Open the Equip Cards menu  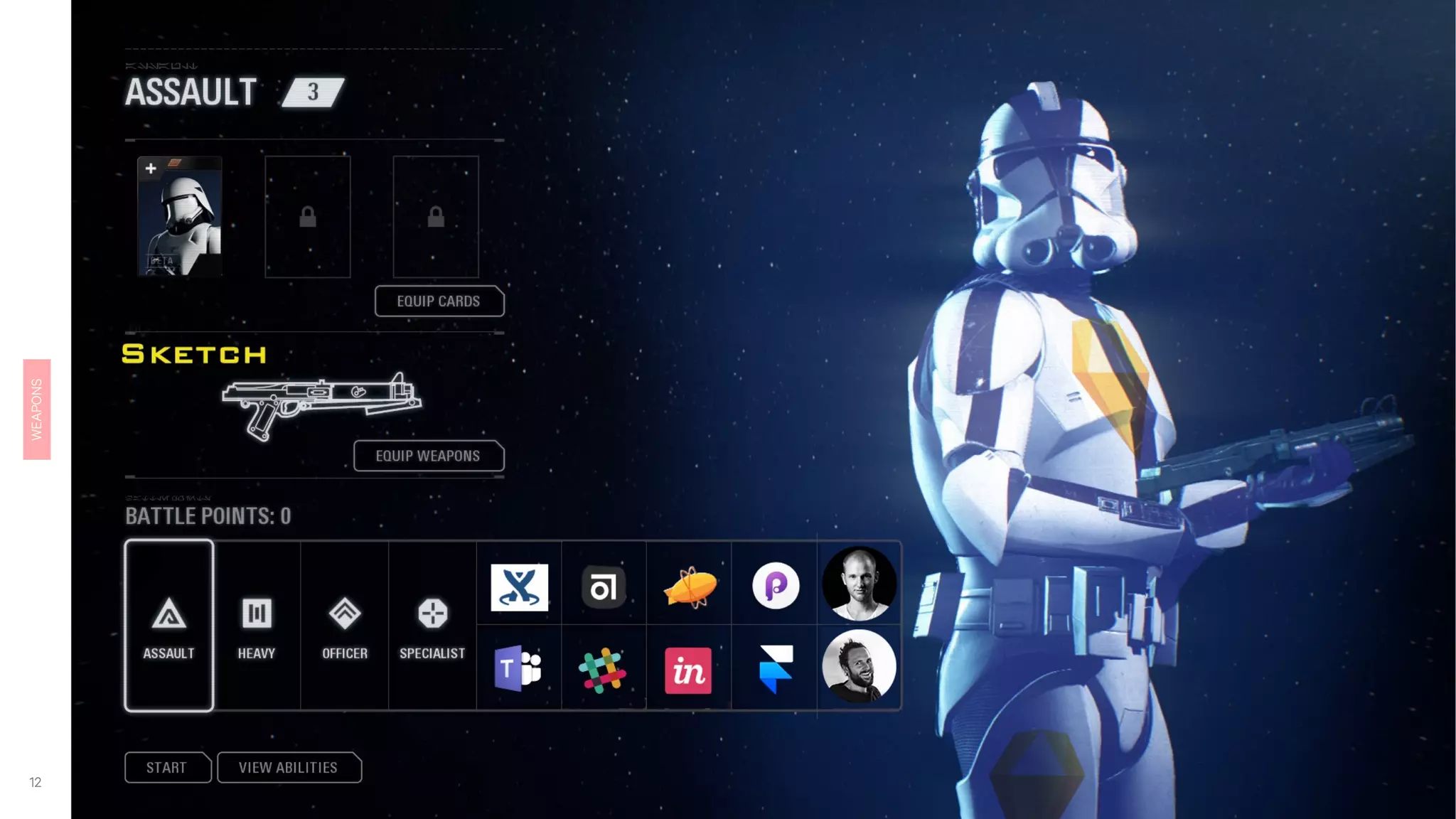click(439, 301)
